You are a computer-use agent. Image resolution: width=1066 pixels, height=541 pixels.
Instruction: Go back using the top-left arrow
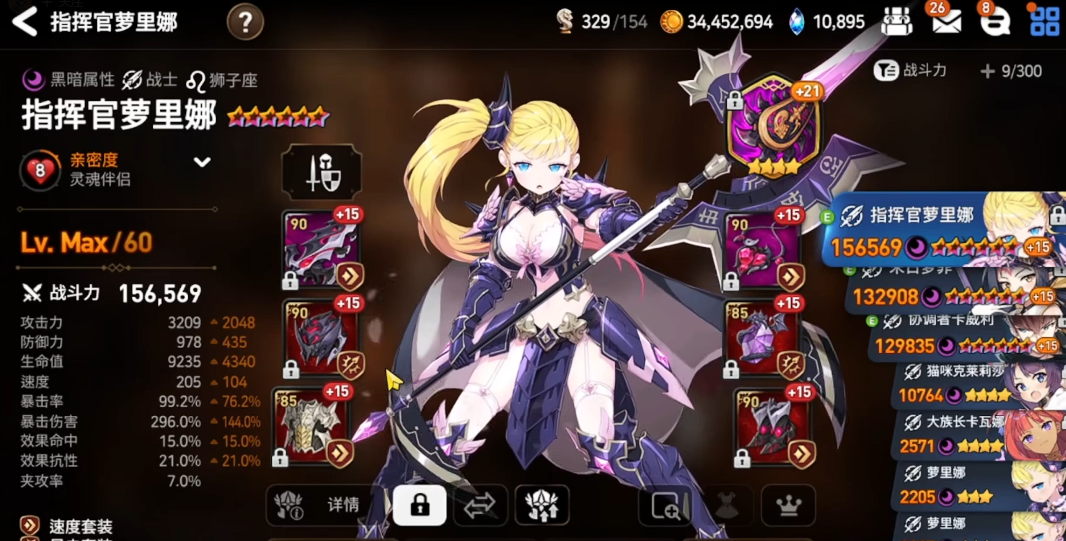(x=24, y=21)
